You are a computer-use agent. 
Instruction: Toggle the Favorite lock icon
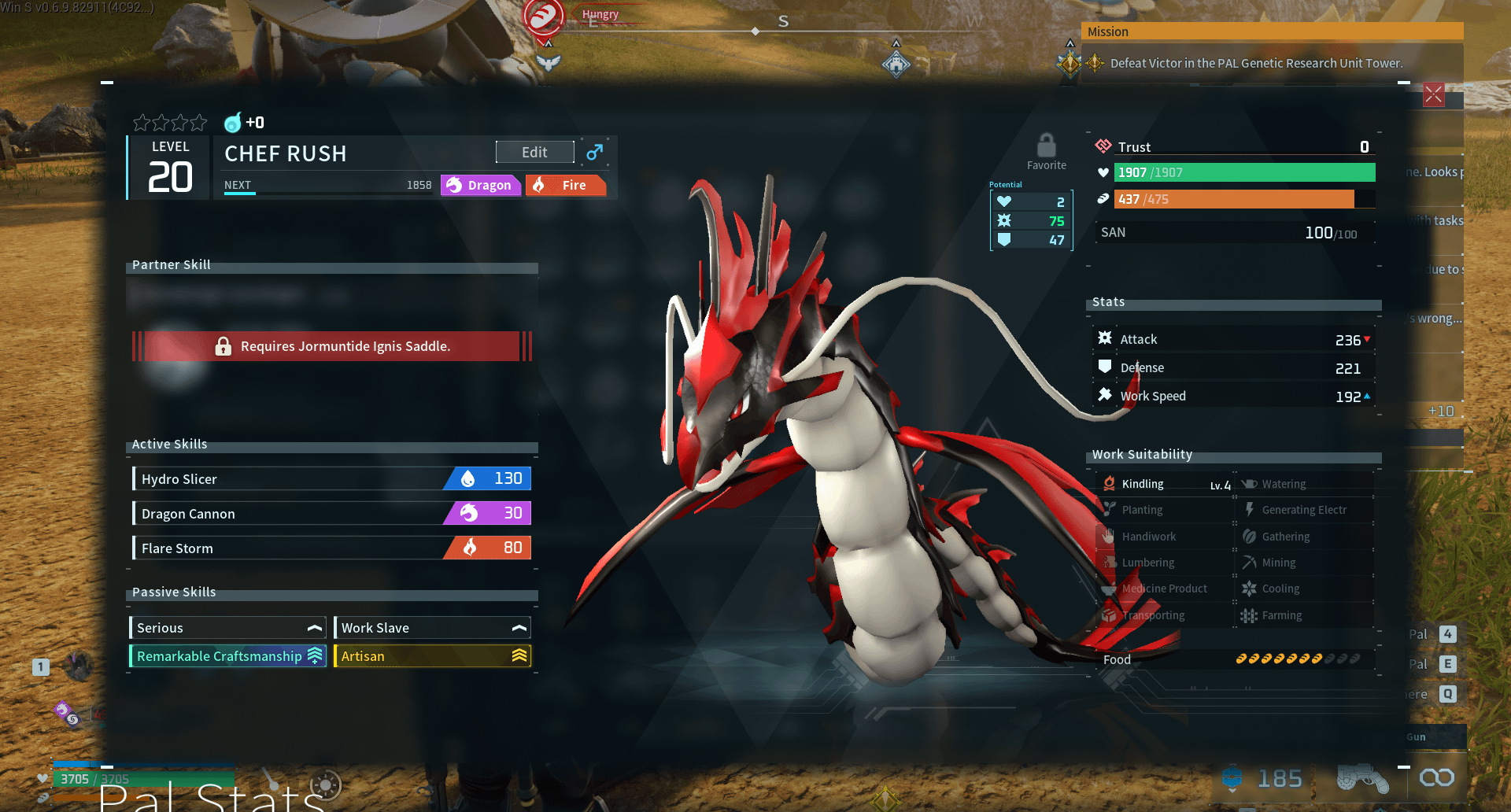[x=1046, y=146]
